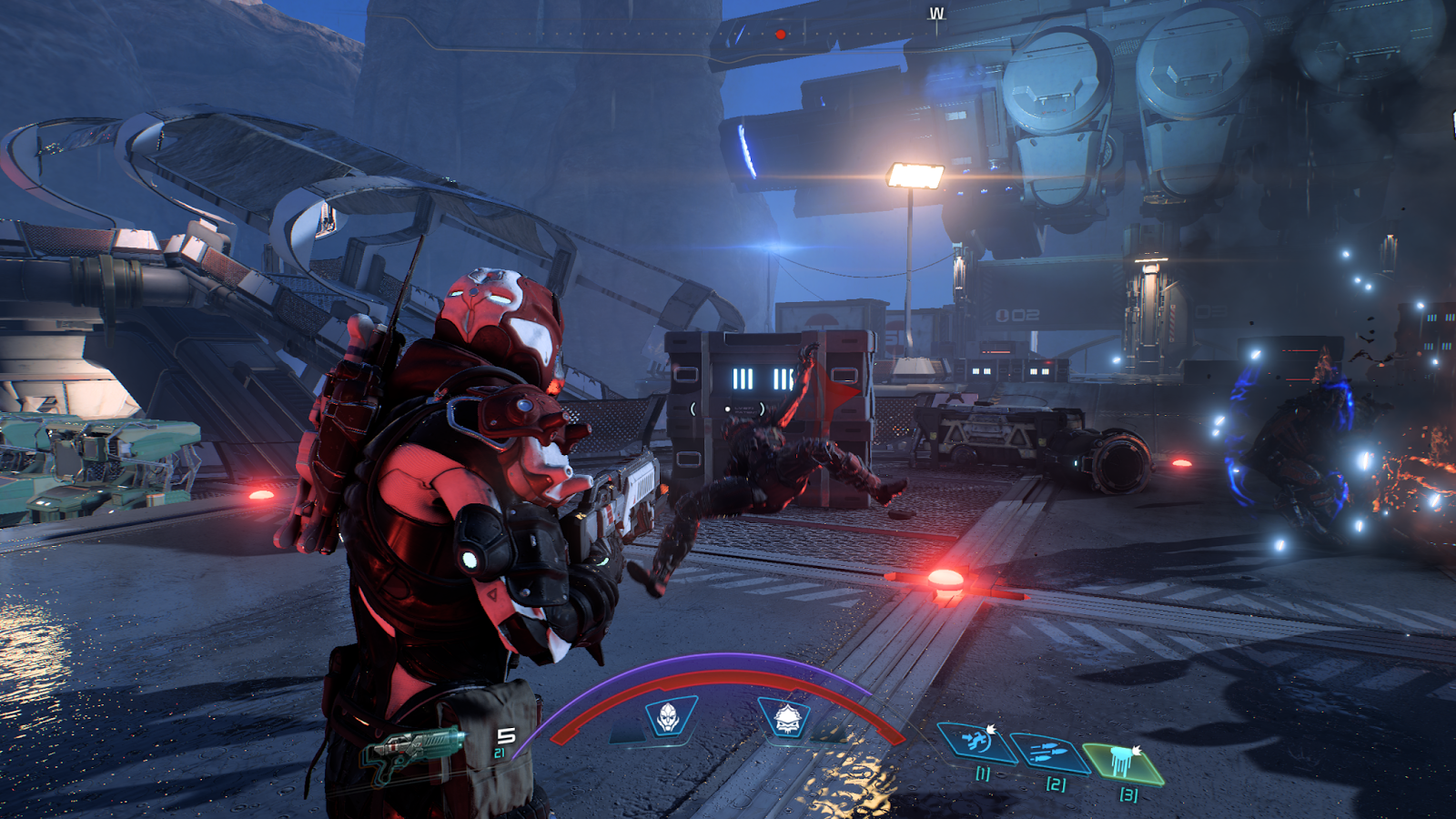Click the W heading marker on the compass
1456x819 pixels.
click(x=936, y=14)
